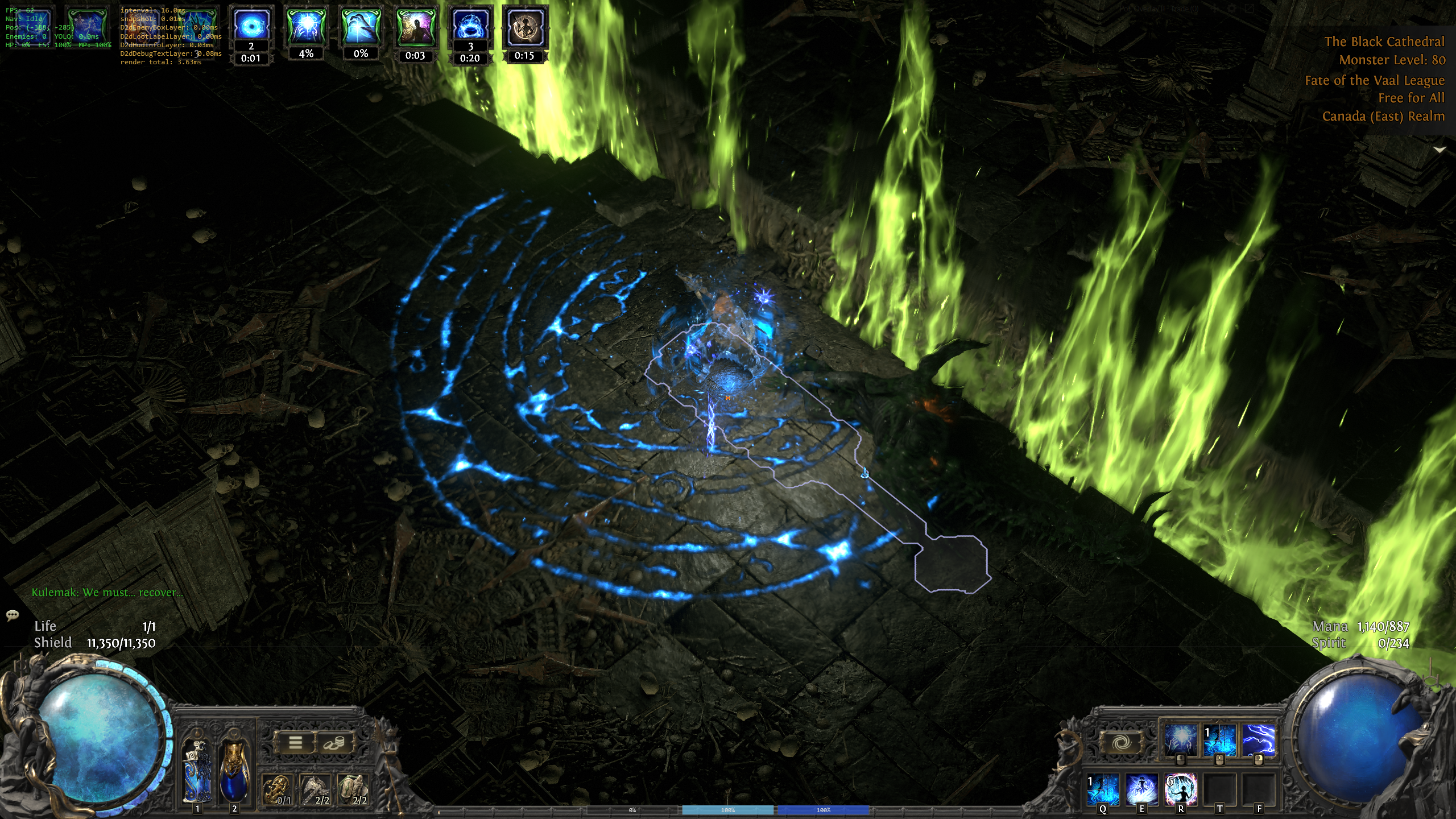Open the chat speech bubble icon

(13, 615)
